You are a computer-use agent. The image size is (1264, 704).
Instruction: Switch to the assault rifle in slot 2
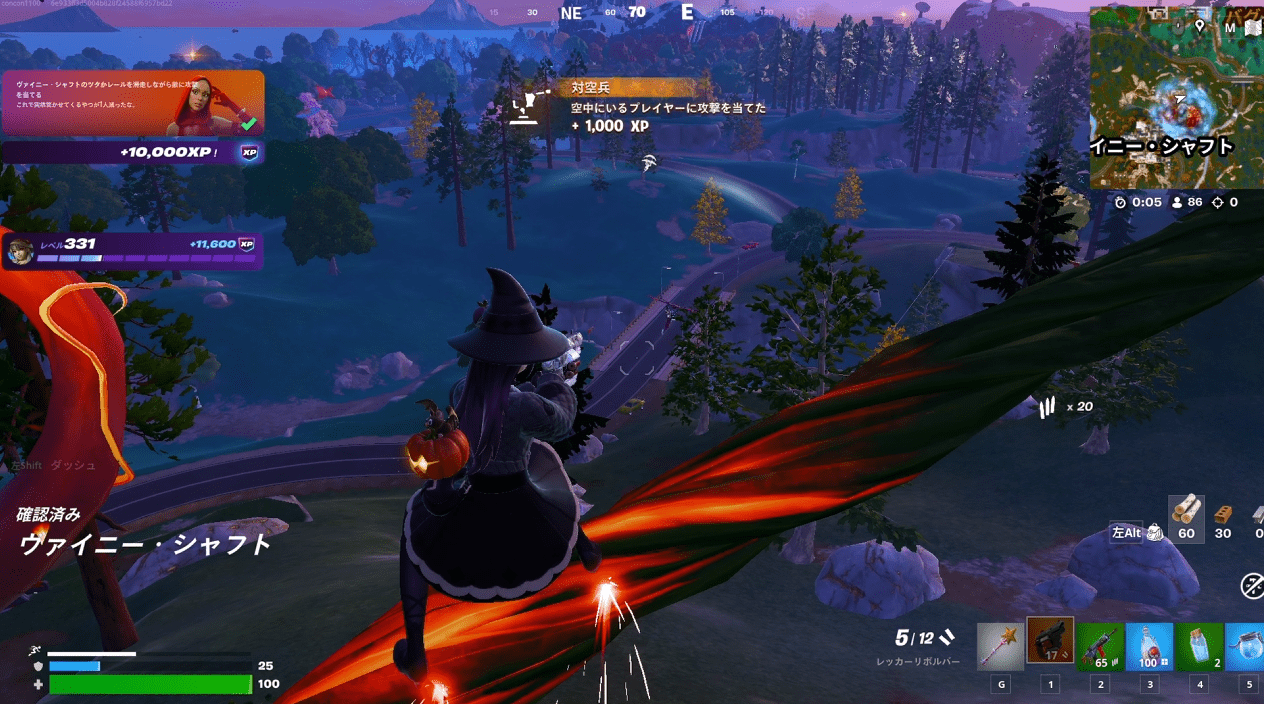pyautogui.click(x=1100, y=646)
